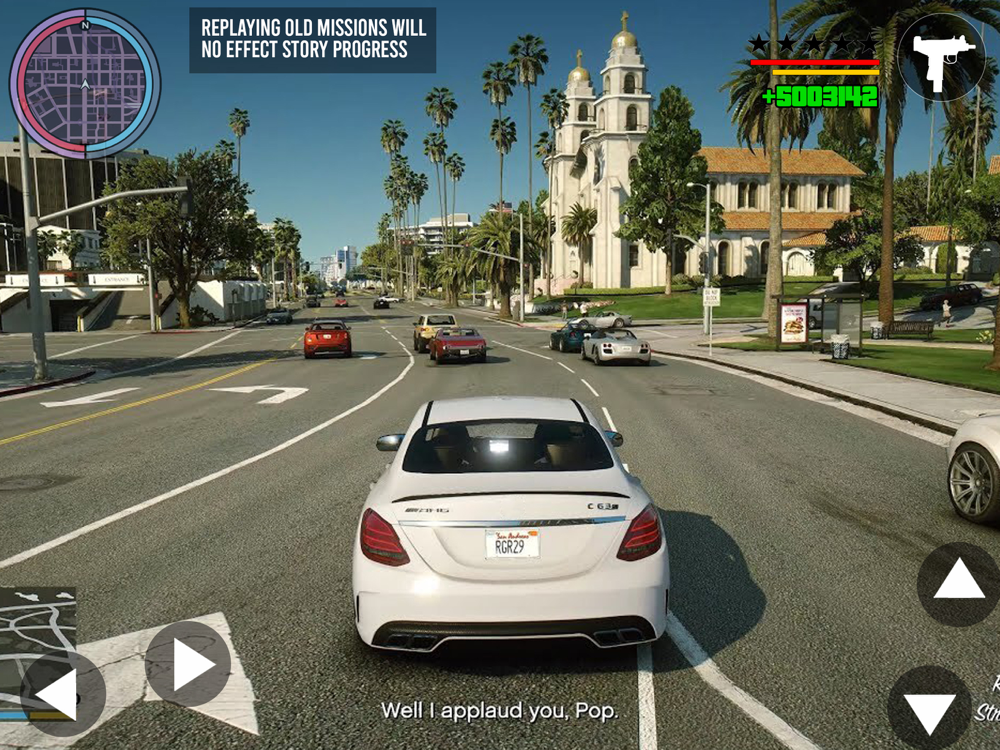Brake with the down arrow button
The width and height of the screenshot is (1000, 750).
click(929, 708)
